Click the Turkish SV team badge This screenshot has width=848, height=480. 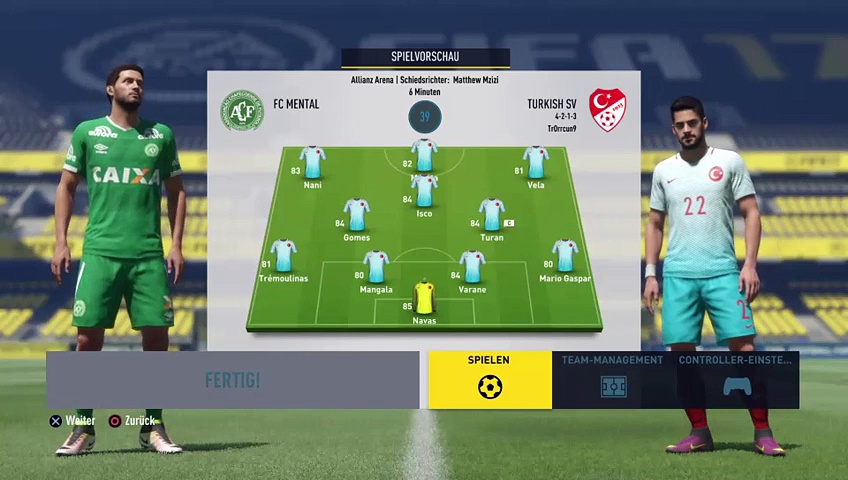coord(606,110)
